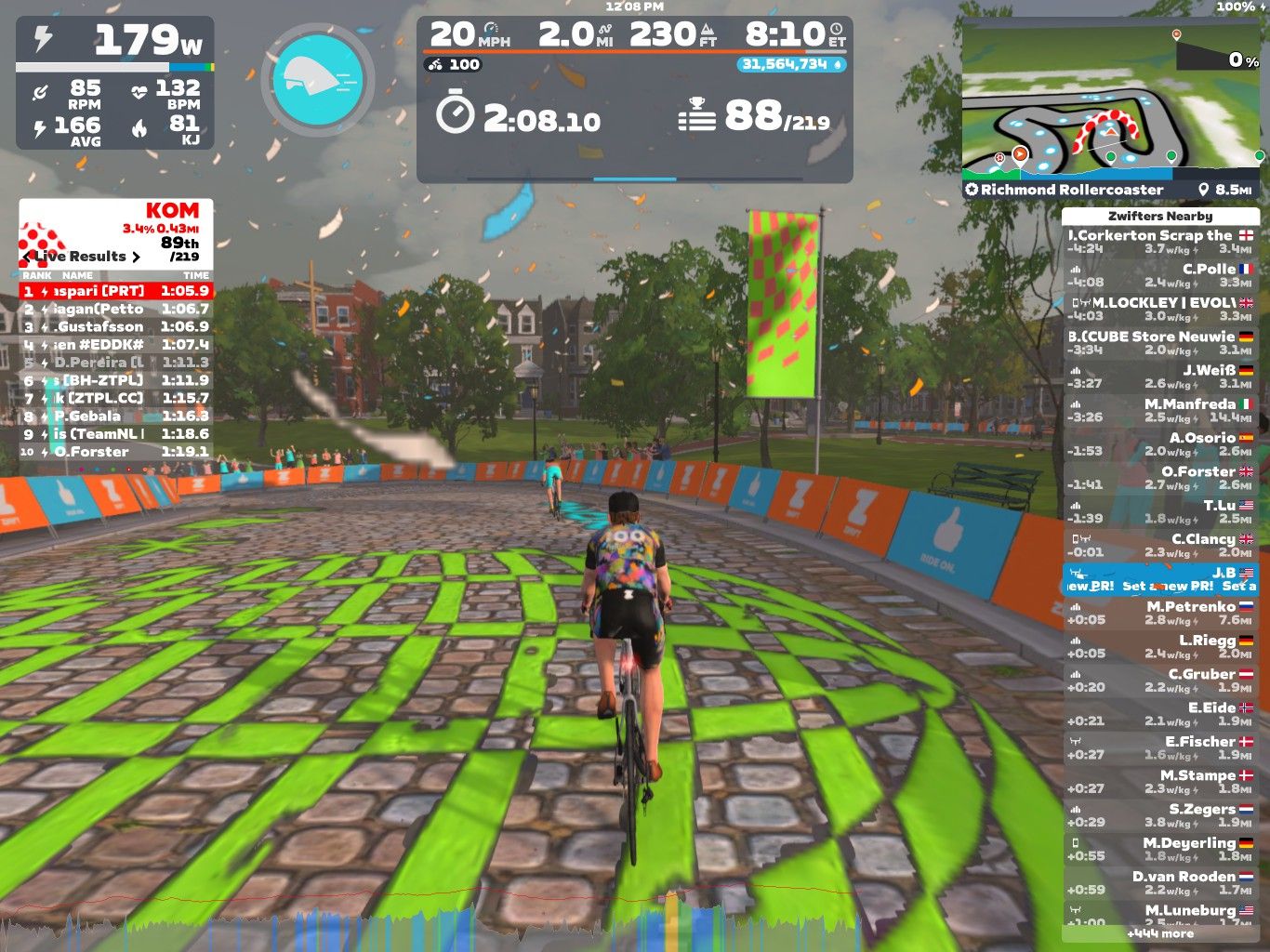The image size is (1270, 952).
Task: Choose C.Polle in Zwifters Nearby
Action: click(1160, 275)
